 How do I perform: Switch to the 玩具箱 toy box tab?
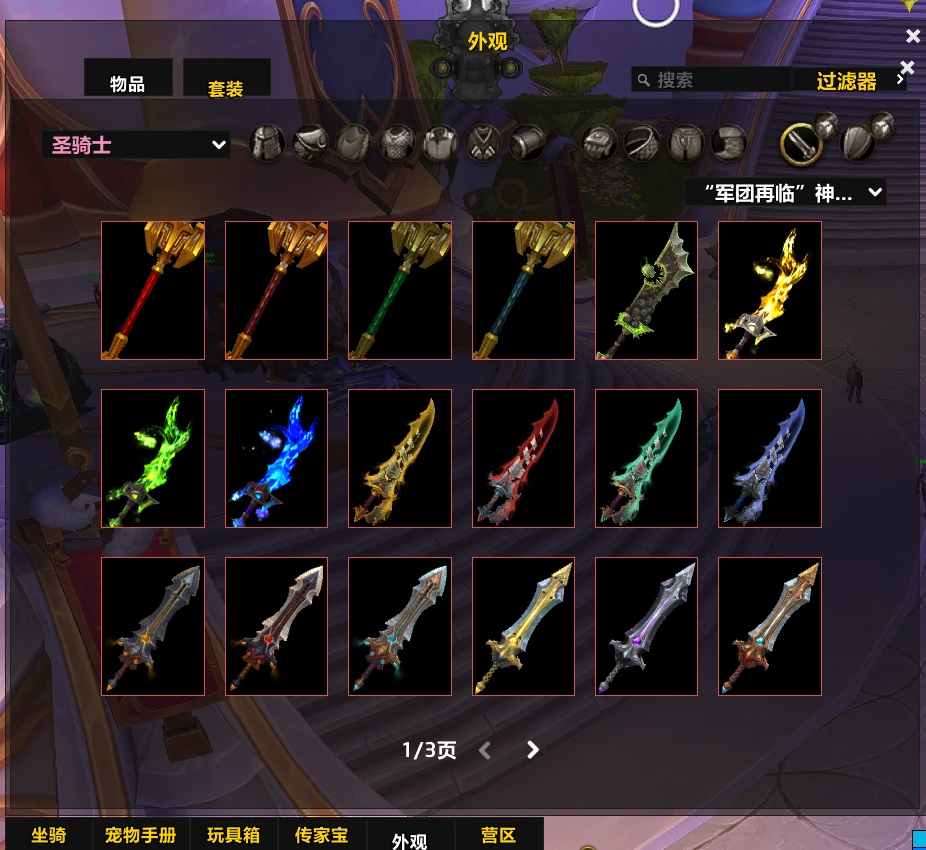[x=233, y=835]
